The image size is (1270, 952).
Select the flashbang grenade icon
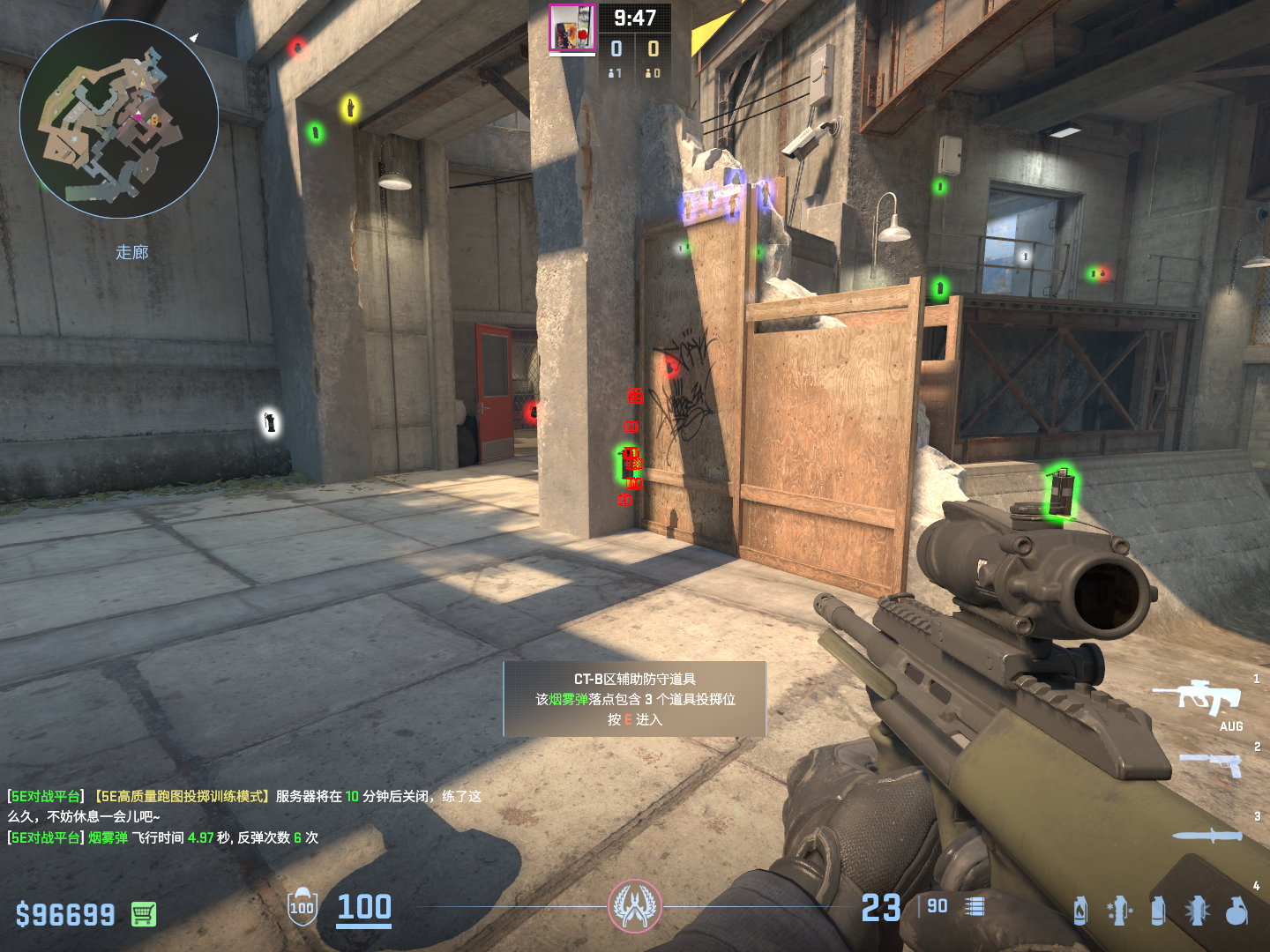point(1198,911)
